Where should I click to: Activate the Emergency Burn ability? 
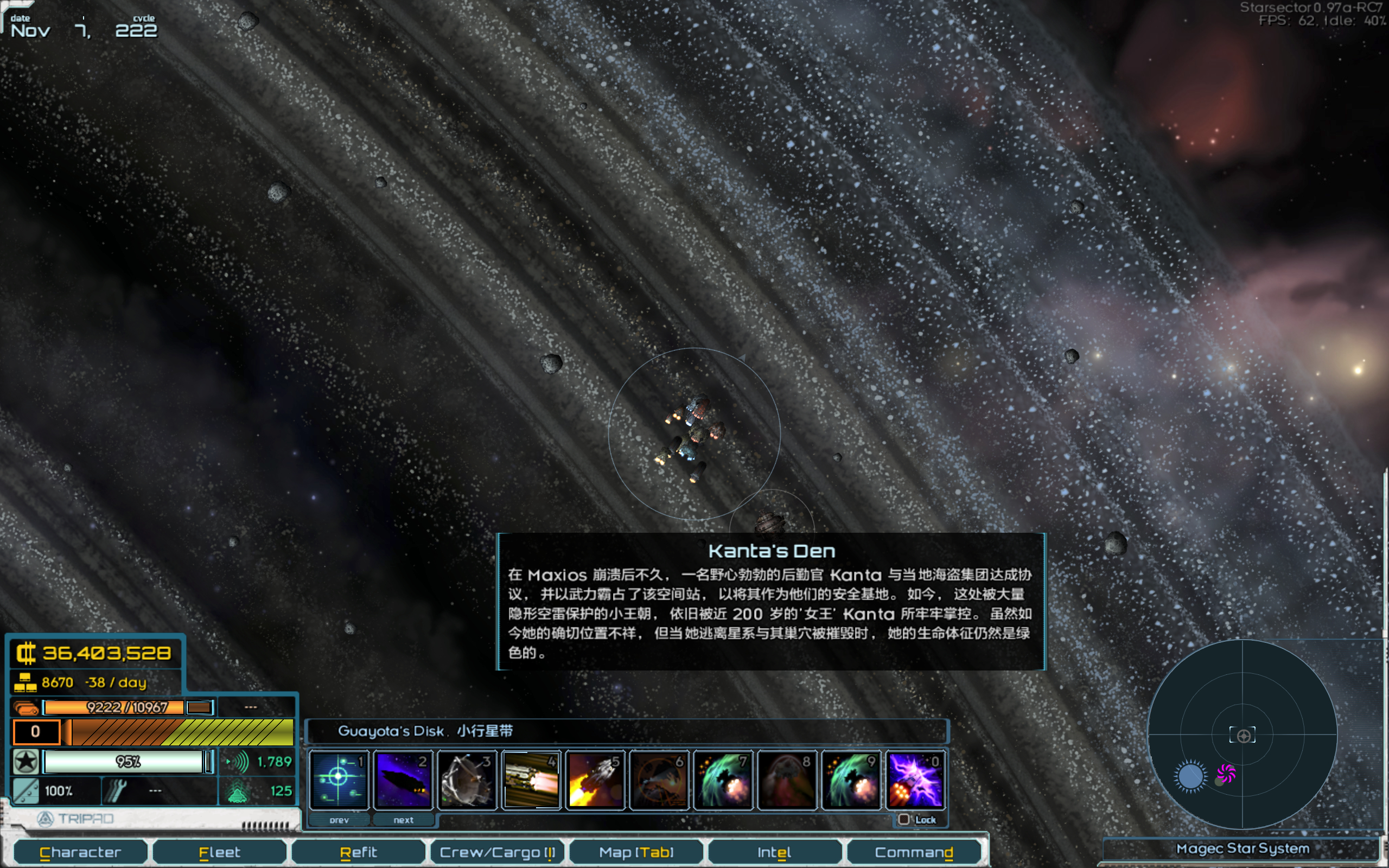tap(595, 780)
